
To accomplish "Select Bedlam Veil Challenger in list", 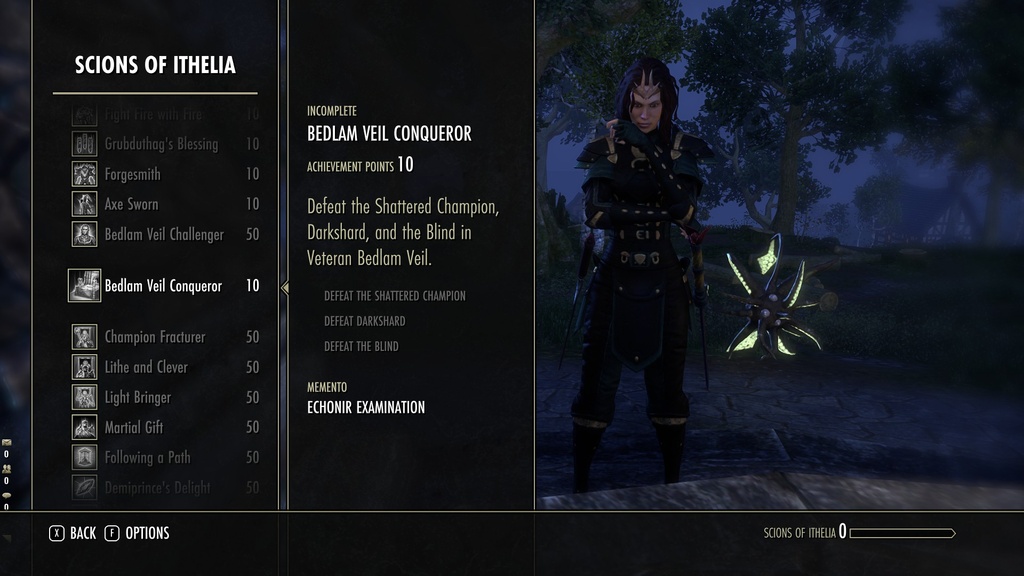I will click(x=164, y=234).
